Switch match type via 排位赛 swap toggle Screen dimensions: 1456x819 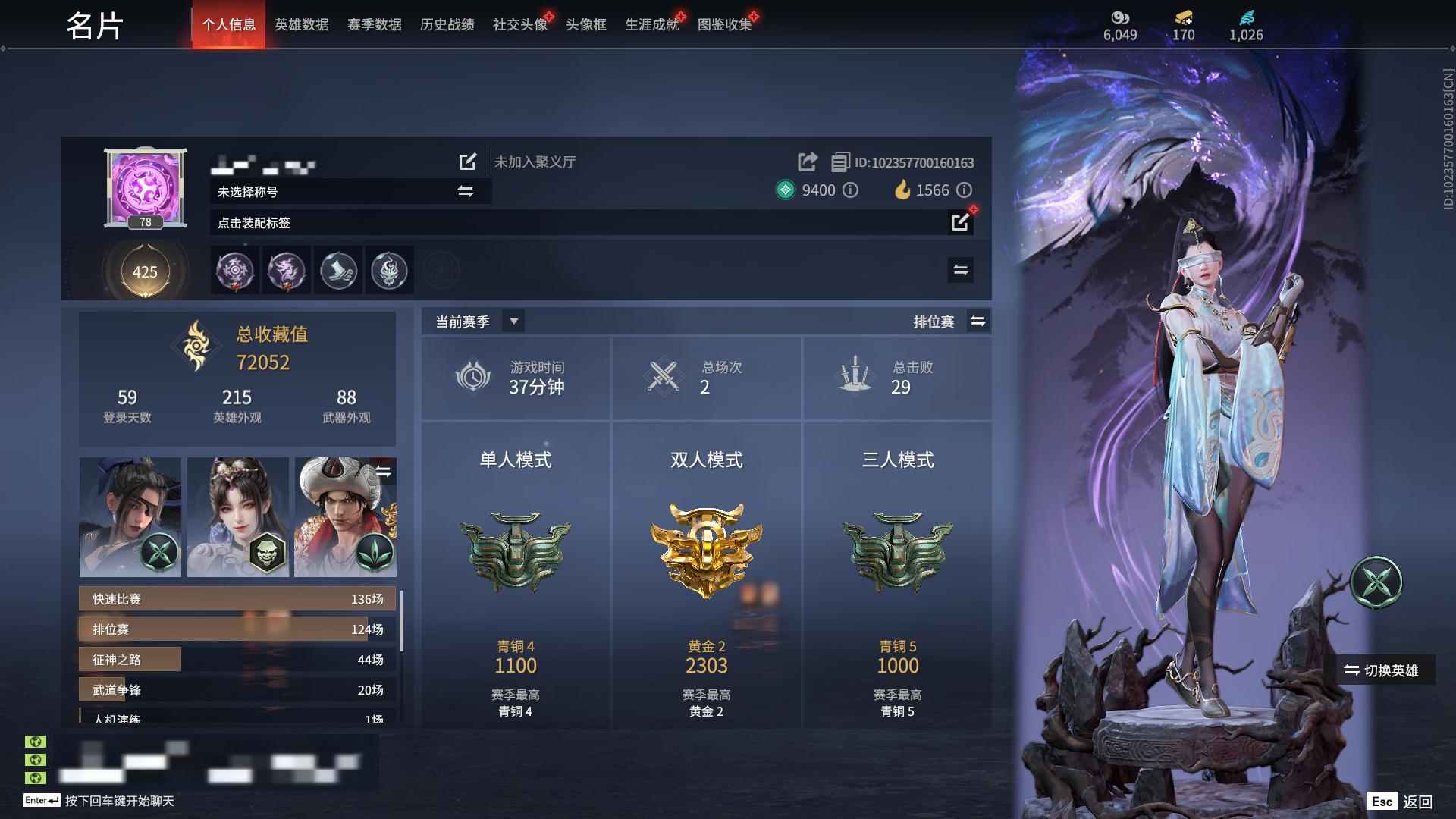click(x=978, y=321)
